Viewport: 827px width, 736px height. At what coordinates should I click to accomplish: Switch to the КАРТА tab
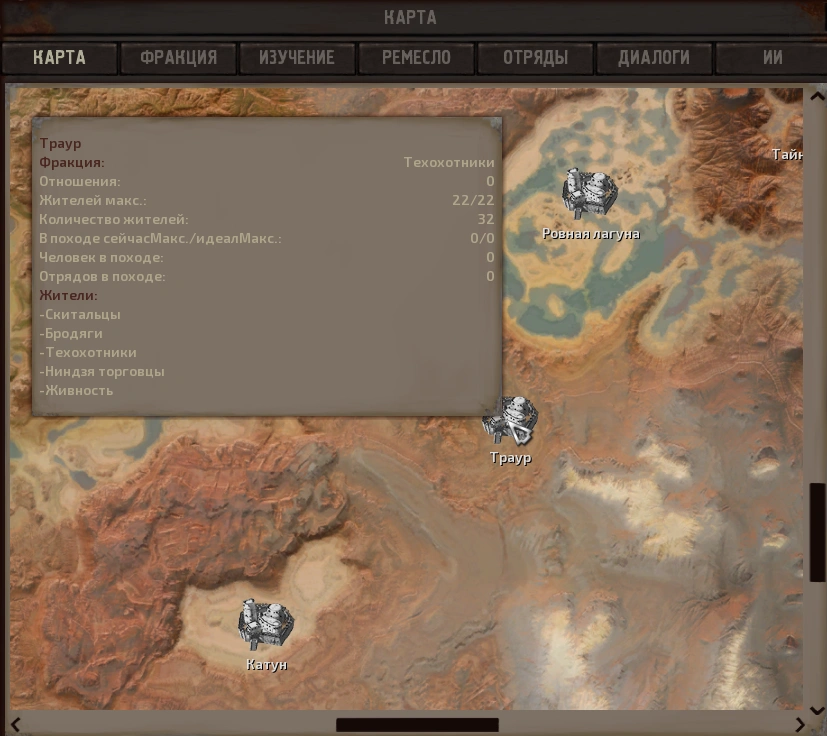coord(59,57)
